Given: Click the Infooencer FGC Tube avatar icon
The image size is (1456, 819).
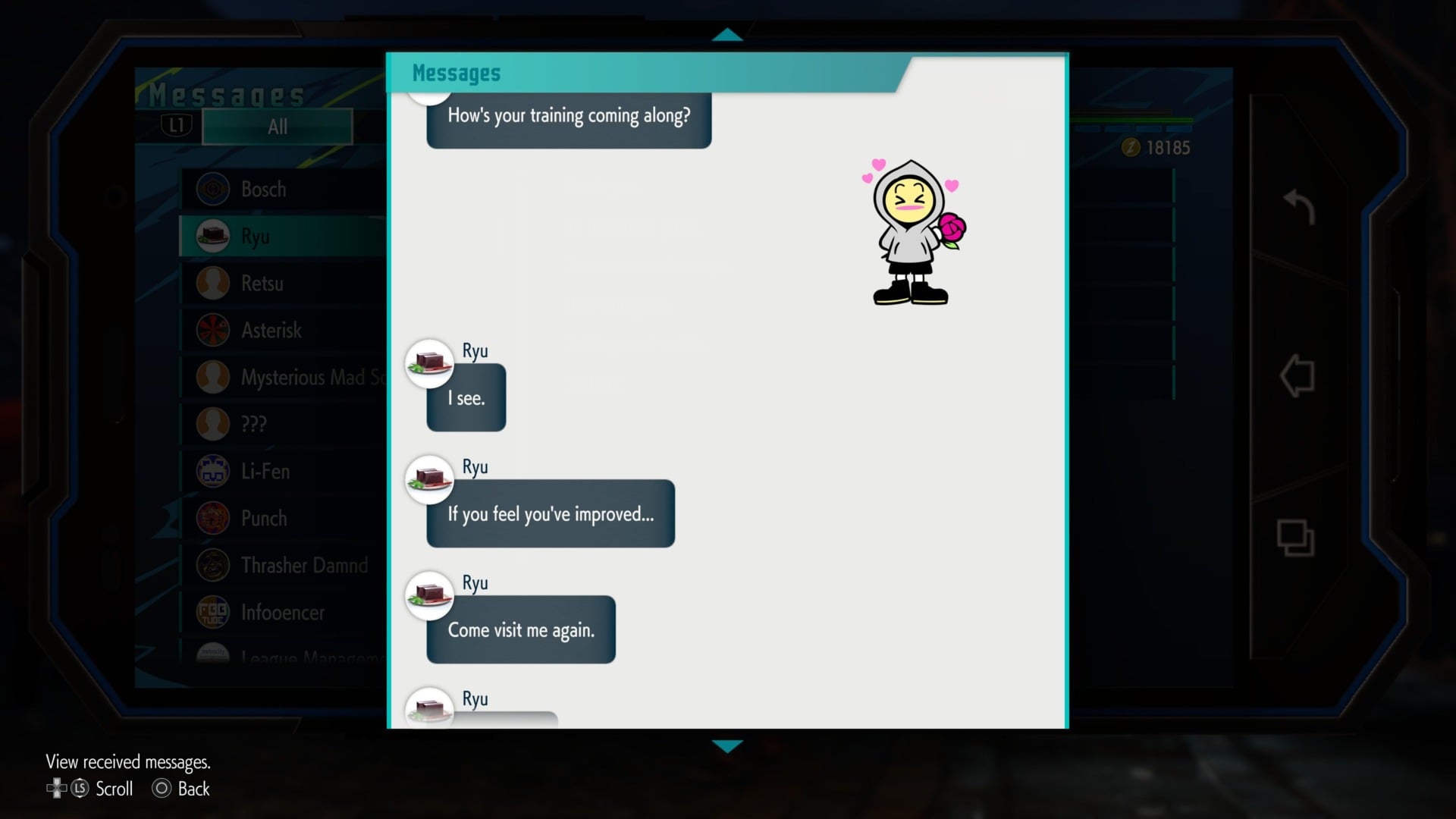Looking at the screenshot, I should tap(212, 612).
